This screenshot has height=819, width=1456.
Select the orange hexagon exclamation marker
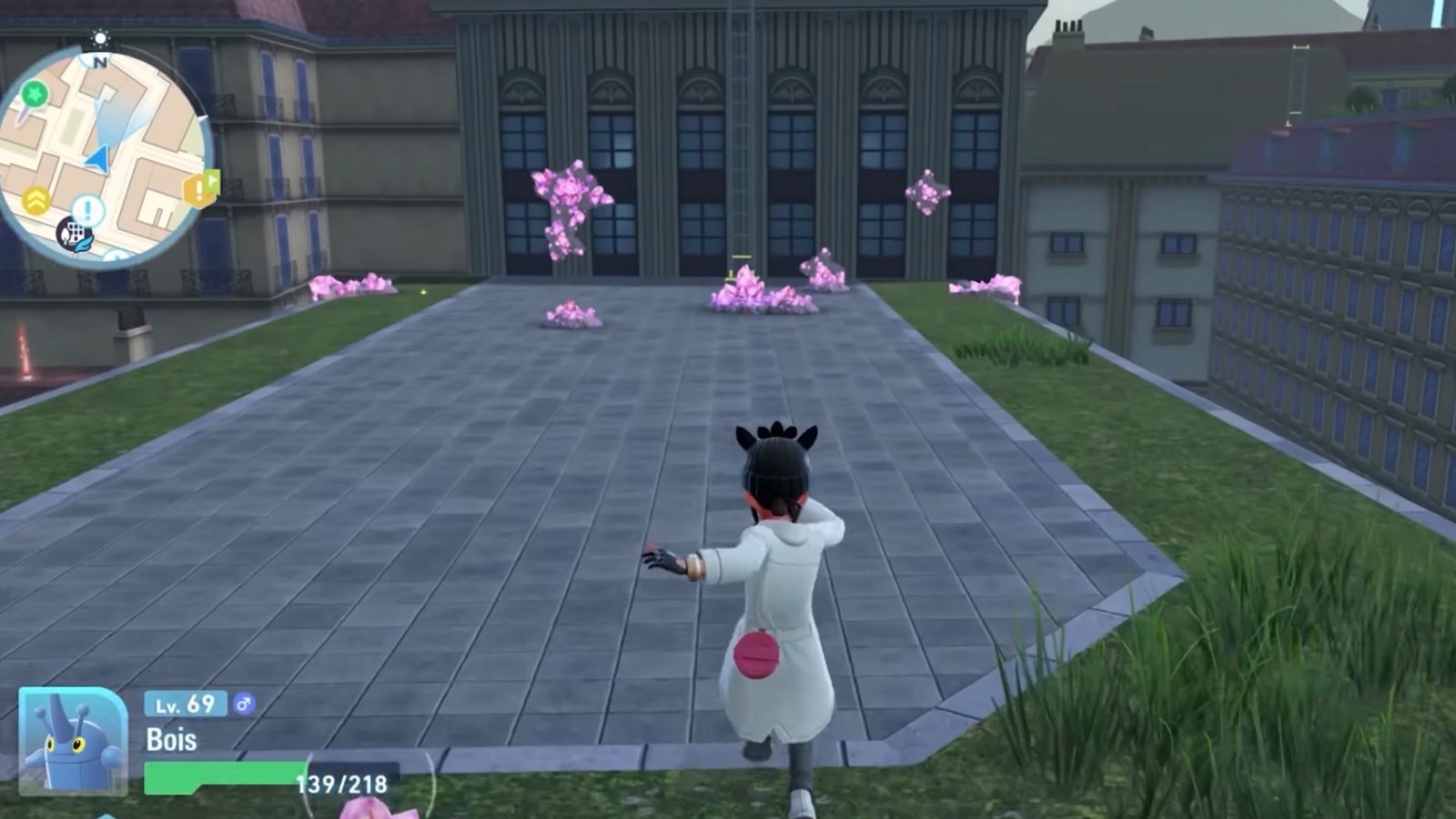(199, 189)
